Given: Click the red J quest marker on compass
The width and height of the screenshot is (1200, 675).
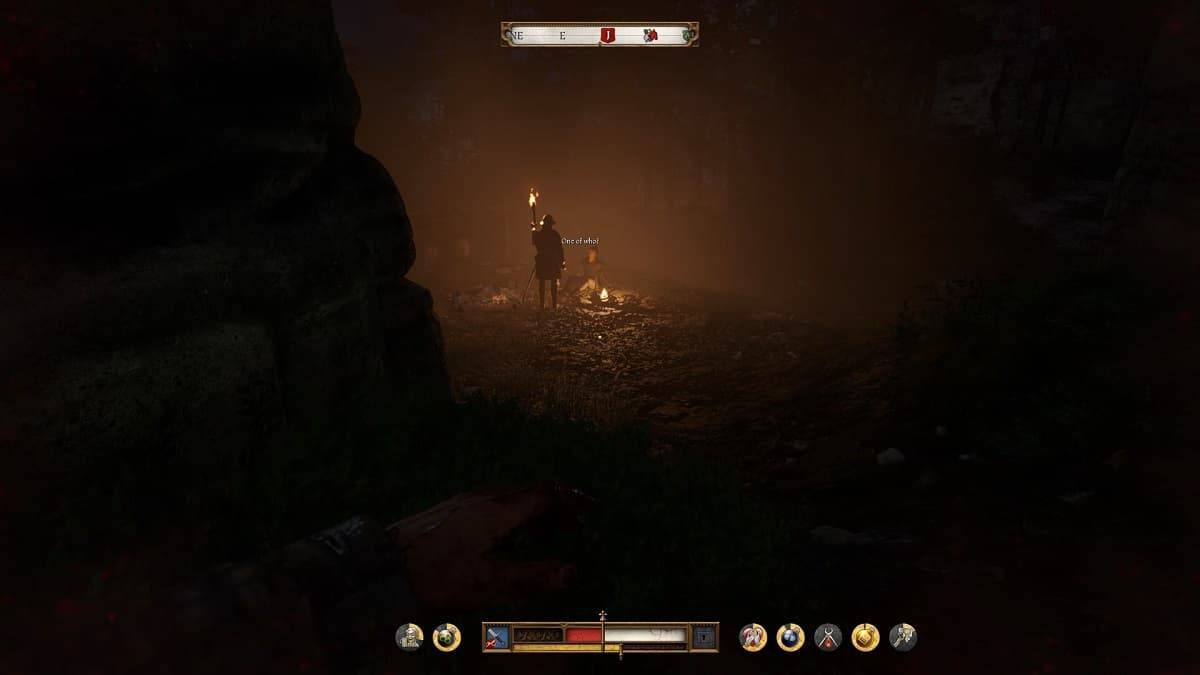Looking at the screenshot, I should 606,35.
